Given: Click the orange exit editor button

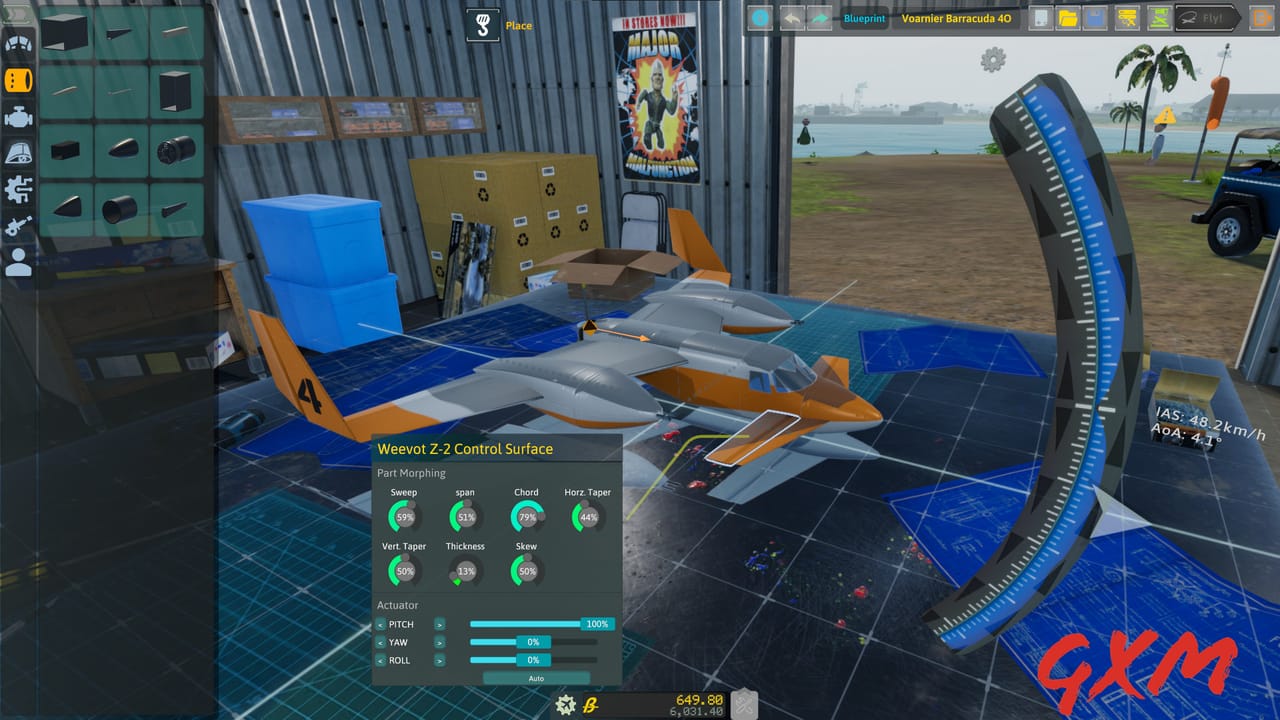Looking at the screenshot, I should pos(1261,17).
